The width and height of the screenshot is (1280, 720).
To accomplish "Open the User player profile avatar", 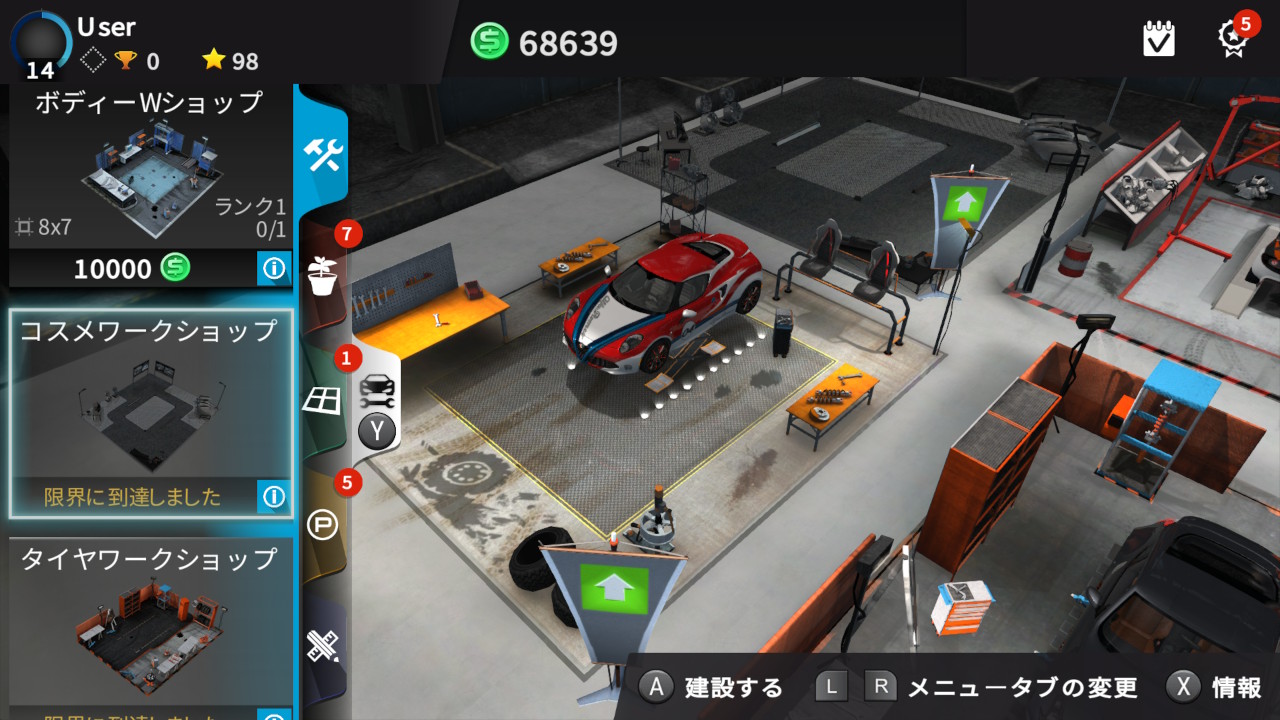I will [x=40, y=42].
